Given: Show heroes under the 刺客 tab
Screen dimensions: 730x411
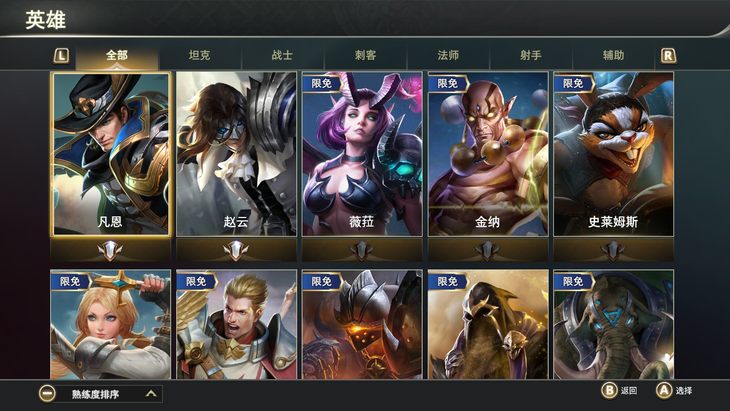Looking at the screenshot, I should click(365, 55).
